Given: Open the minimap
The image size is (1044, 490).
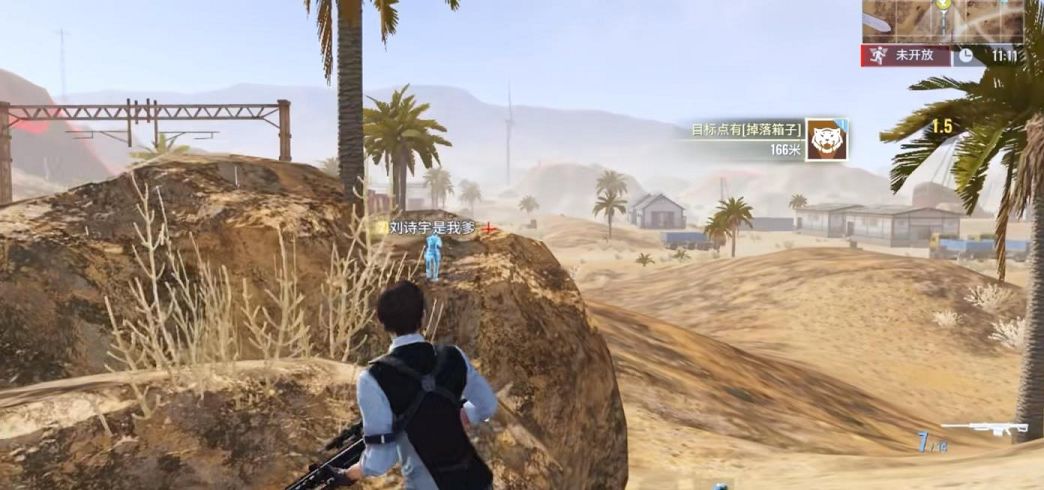Looking at the screenshot, I should pyautogui.click(x=942, y=20).
